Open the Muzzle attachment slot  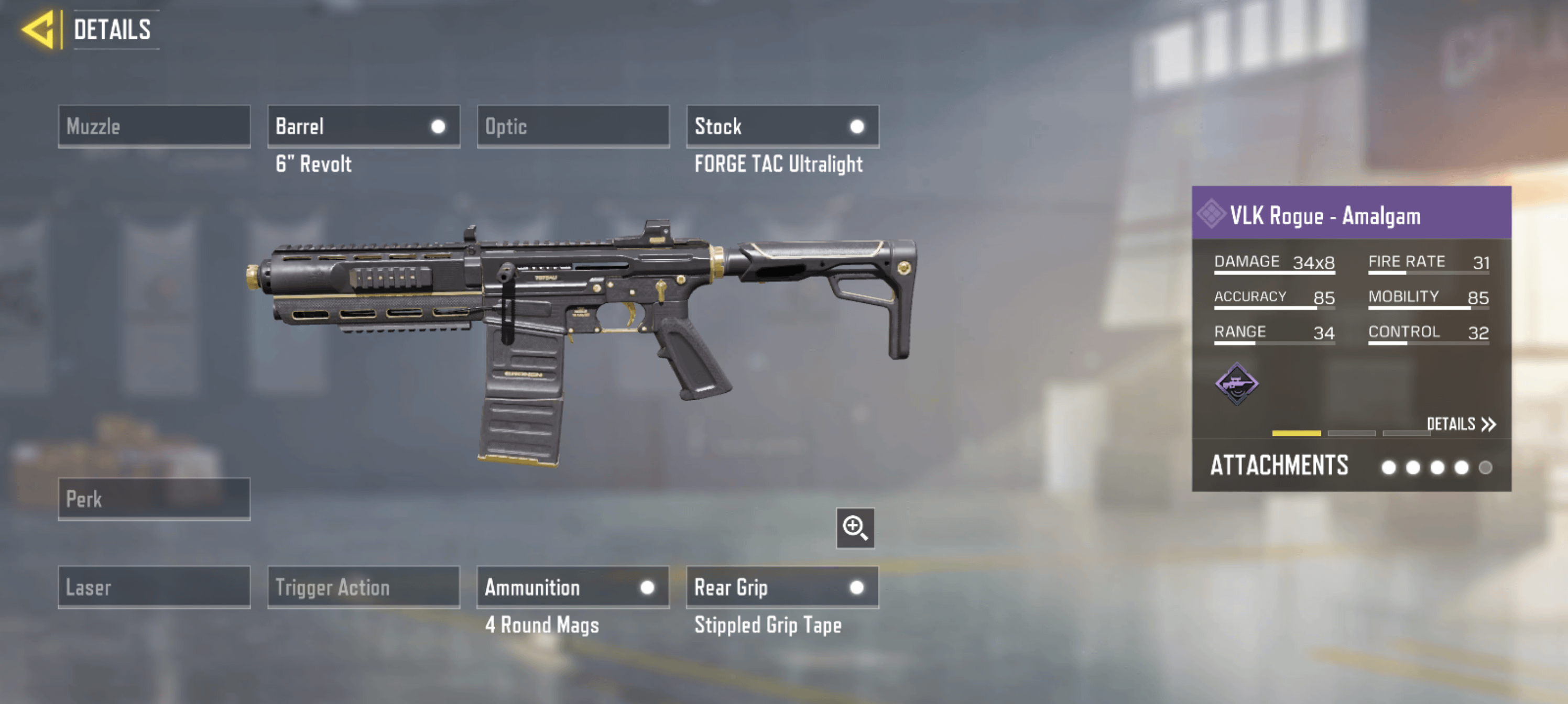click(154, 127)
